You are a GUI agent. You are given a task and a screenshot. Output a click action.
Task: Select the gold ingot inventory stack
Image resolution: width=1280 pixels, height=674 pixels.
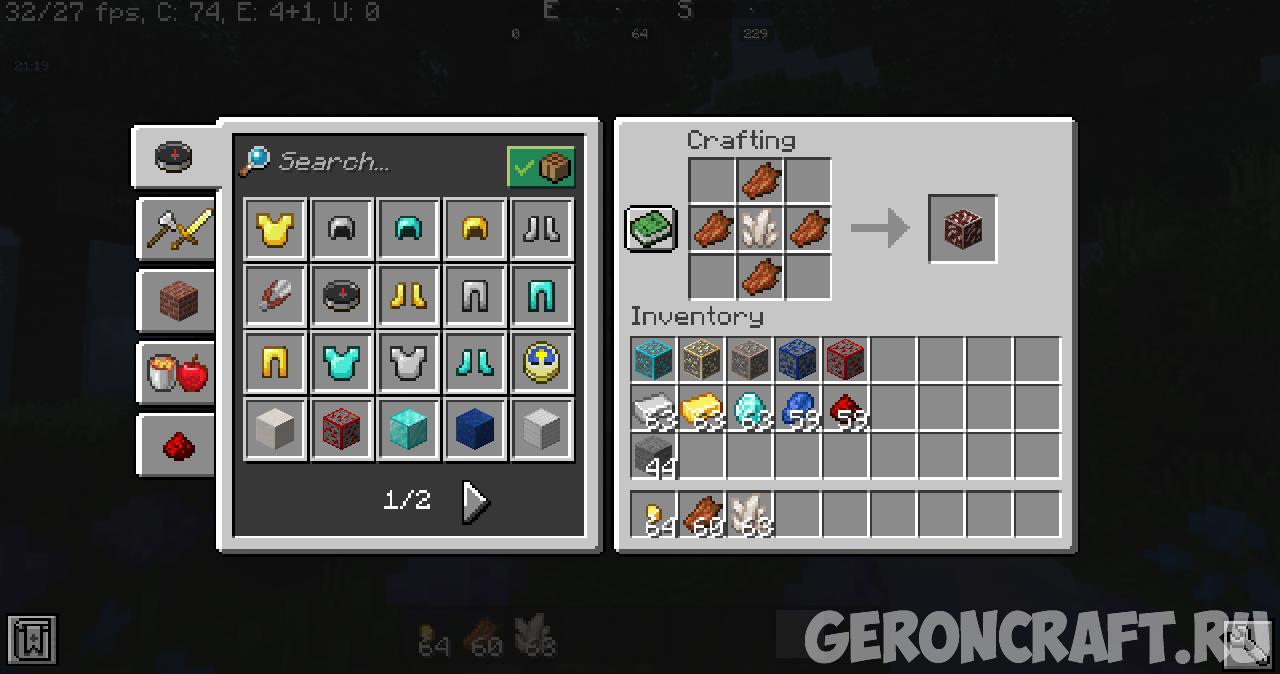coord(701,408)
